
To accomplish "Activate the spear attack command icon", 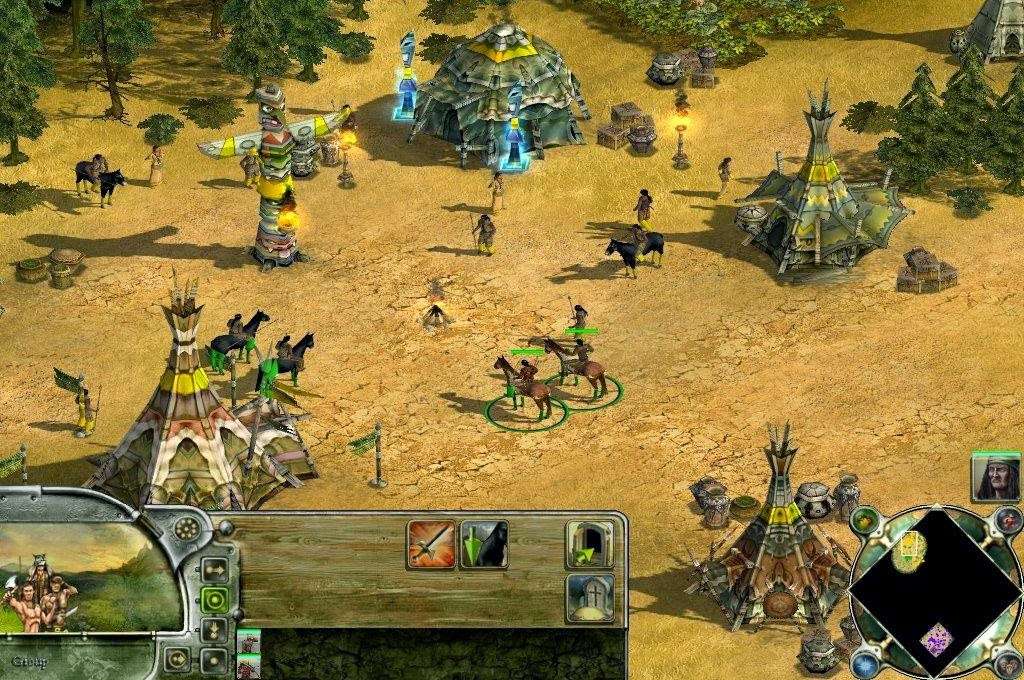I will [x=431, y=544].
